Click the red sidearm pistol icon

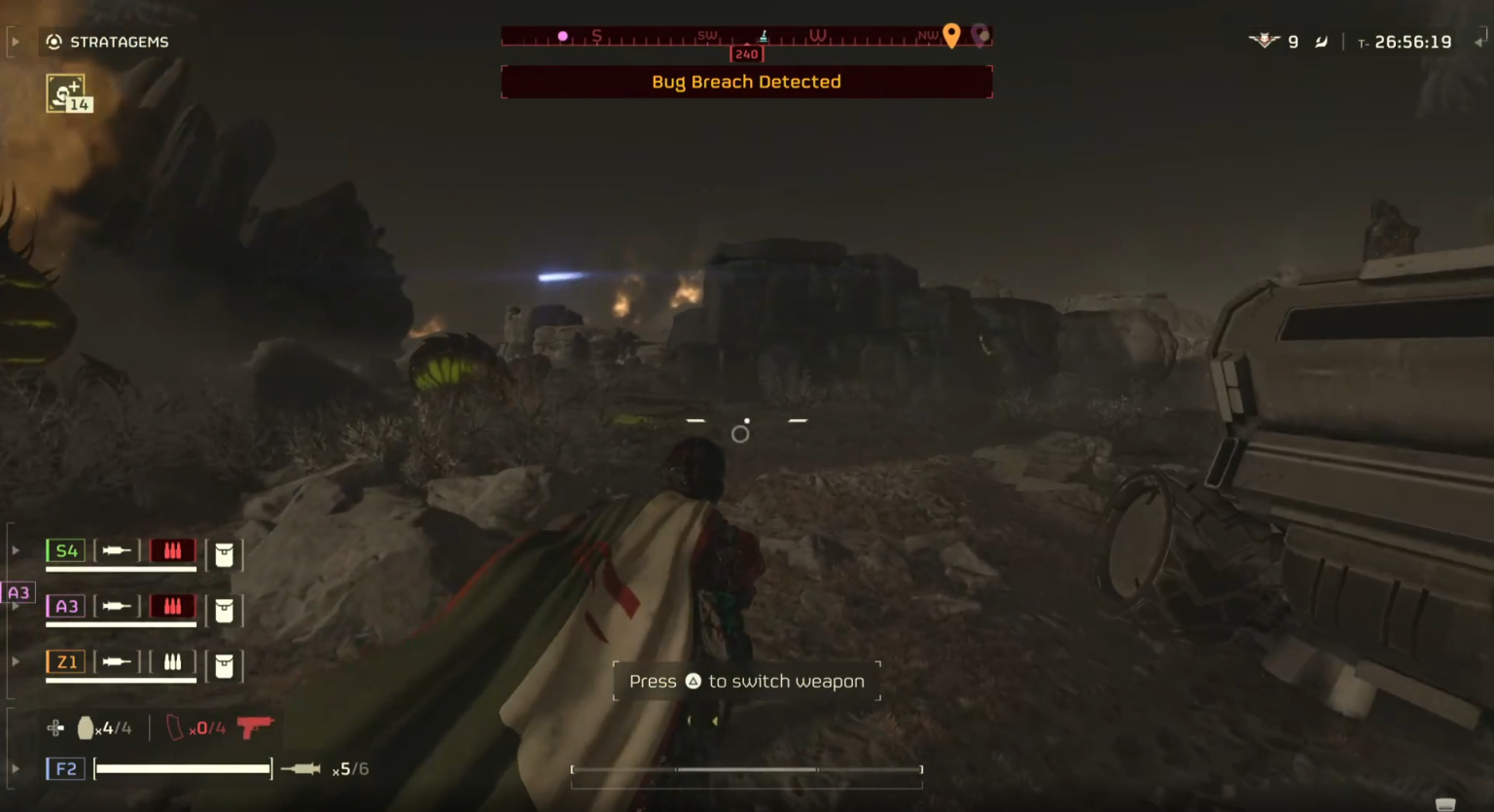(256, 727)
